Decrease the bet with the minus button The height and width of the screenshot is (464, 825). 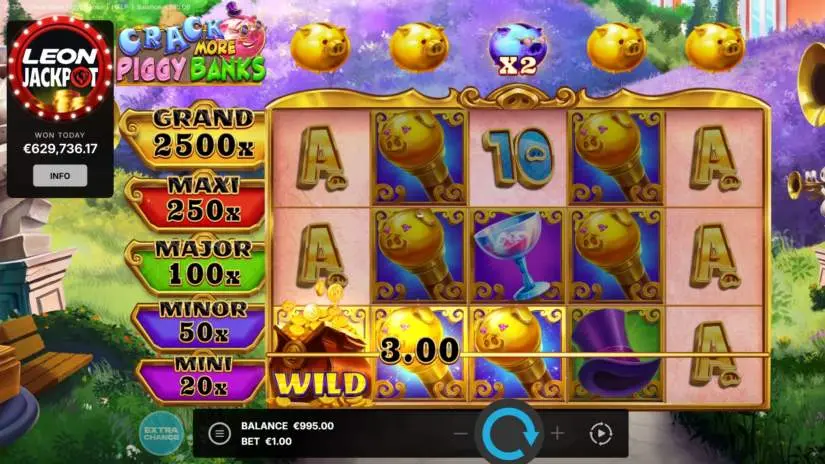click(461, 434)
